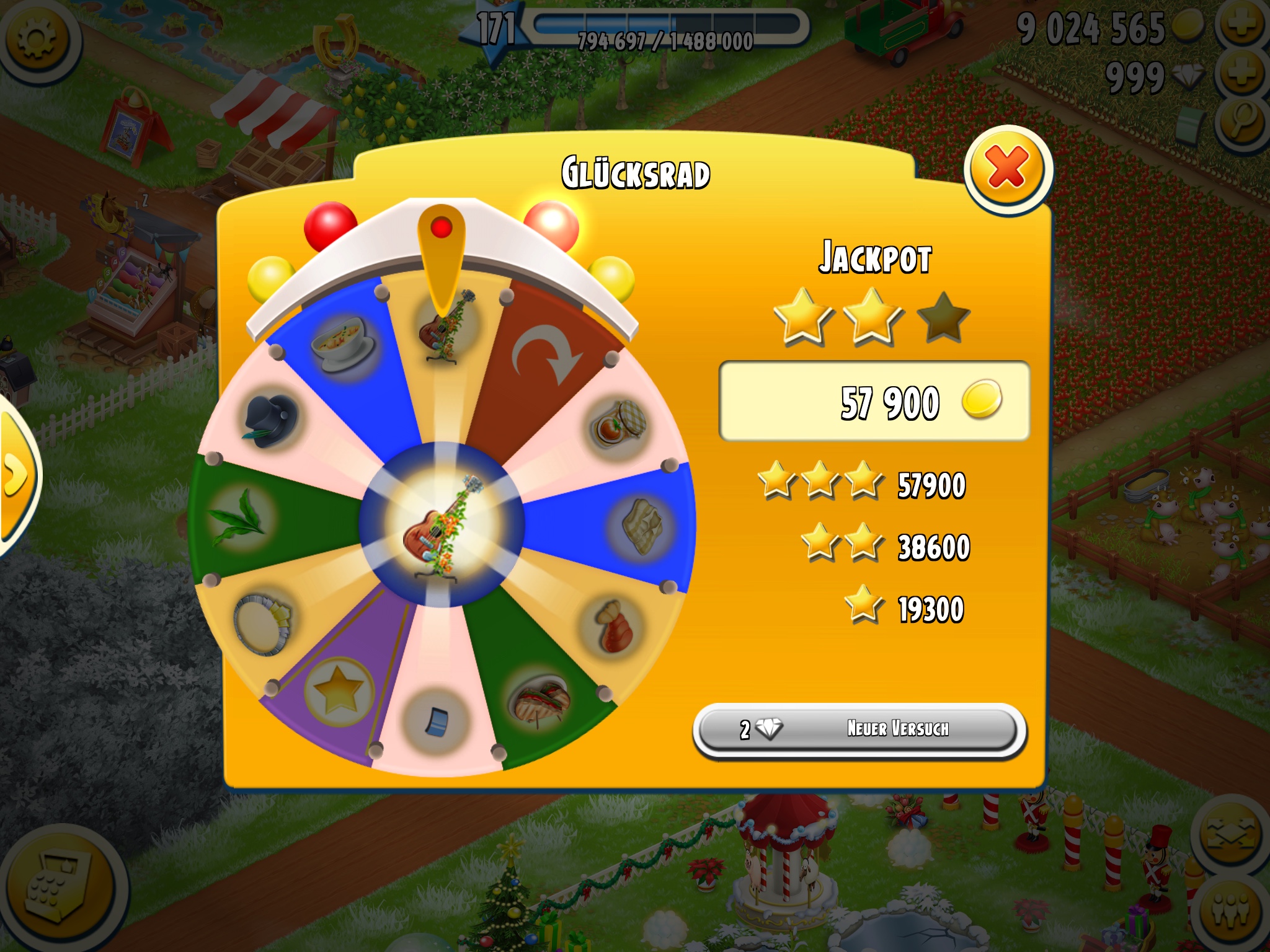The height and width of the screenshot is (952, 1270).
Task: Tap the magnifying glass button
Action: coord(1243,123)
